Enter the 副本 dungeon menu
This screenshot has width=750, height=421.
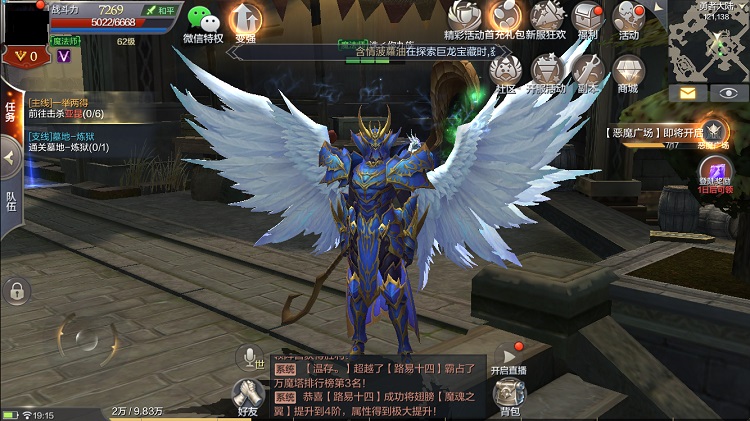pyautogui.click(x=588, y=69)
